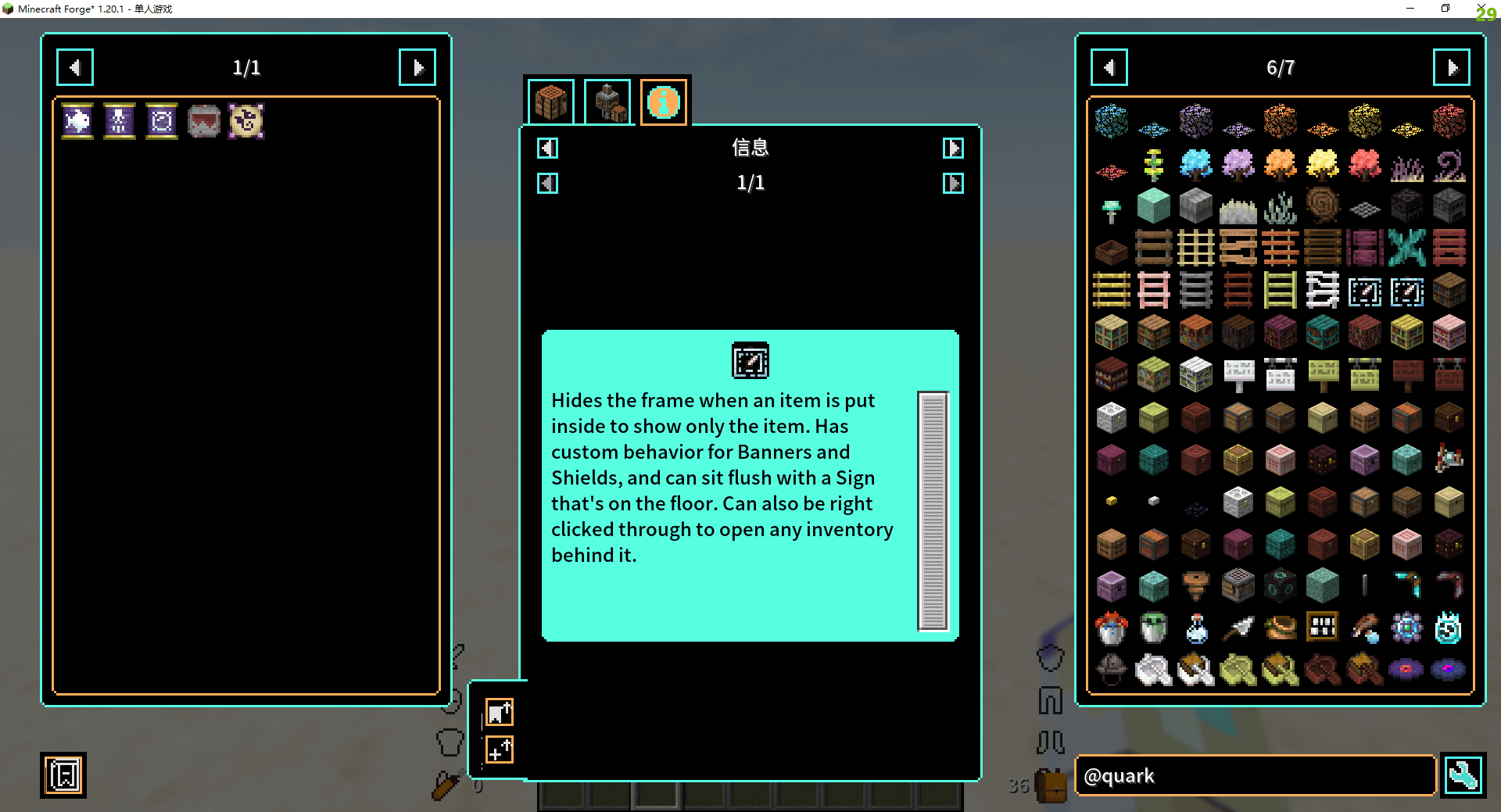Pick the pink ladder in item list
This screenshot has height=812, width=1501.
(x=1154, y=291)
